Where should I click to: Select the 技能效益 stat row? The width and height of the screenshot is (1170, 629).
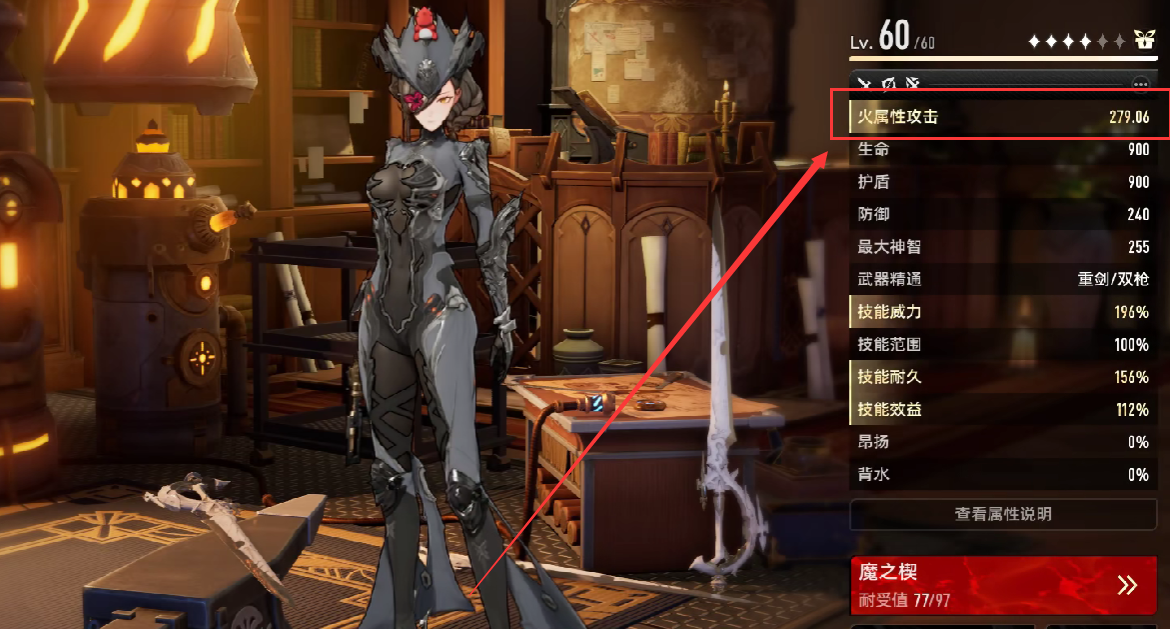[1003, 410]
